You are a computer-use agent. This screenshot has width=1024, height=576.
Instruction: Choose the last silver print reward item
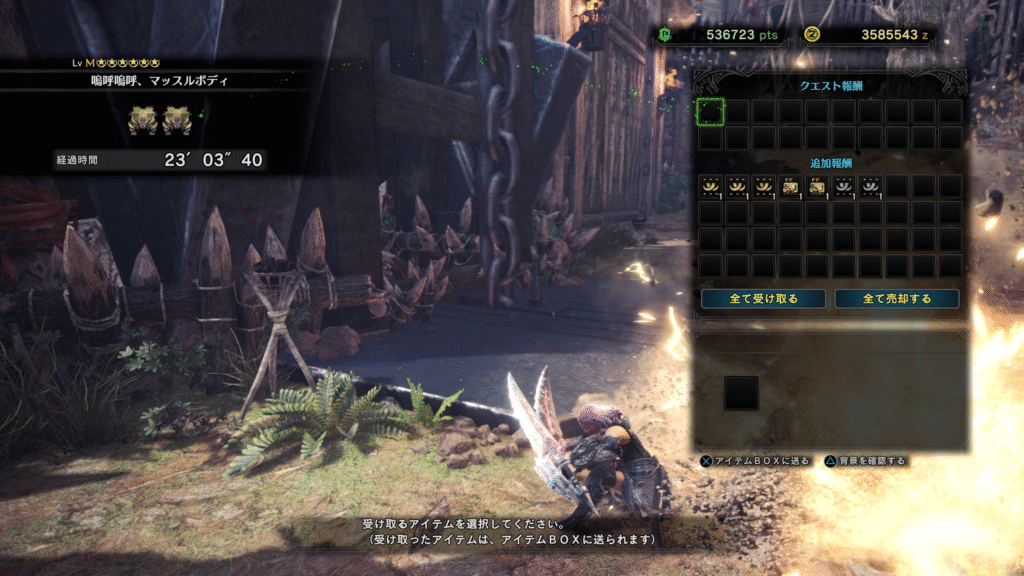point(870,186)
